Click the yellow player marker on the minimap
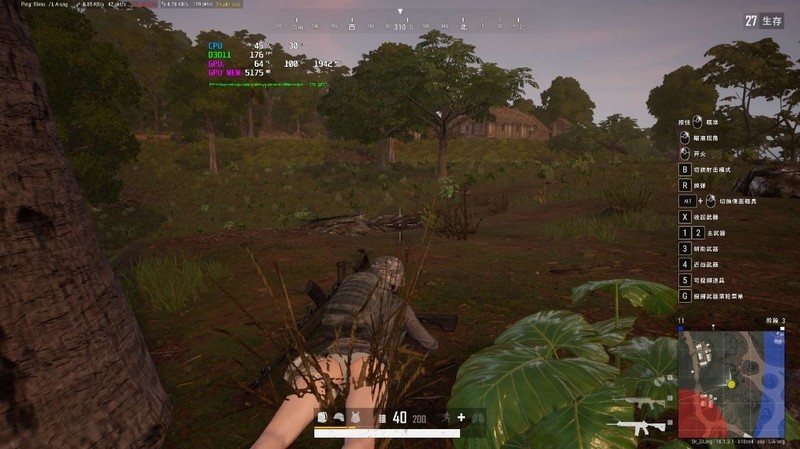This screenshot has width=800, height=449. tap(732, 383)
